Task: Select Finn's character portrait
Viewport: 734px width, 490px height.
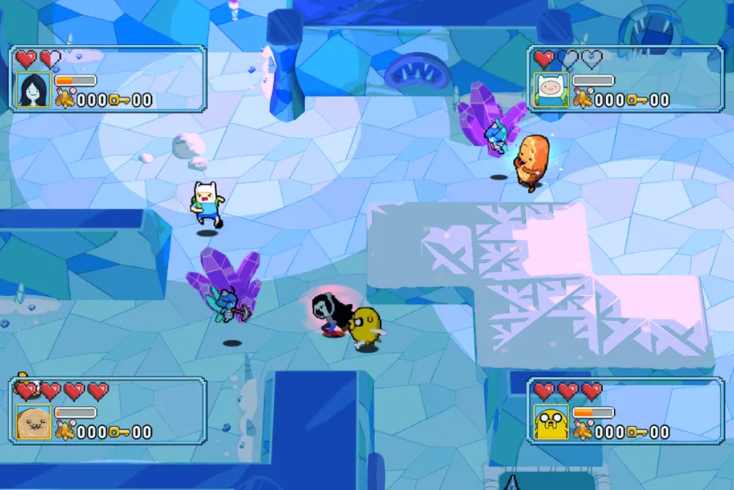Action: 551,89
